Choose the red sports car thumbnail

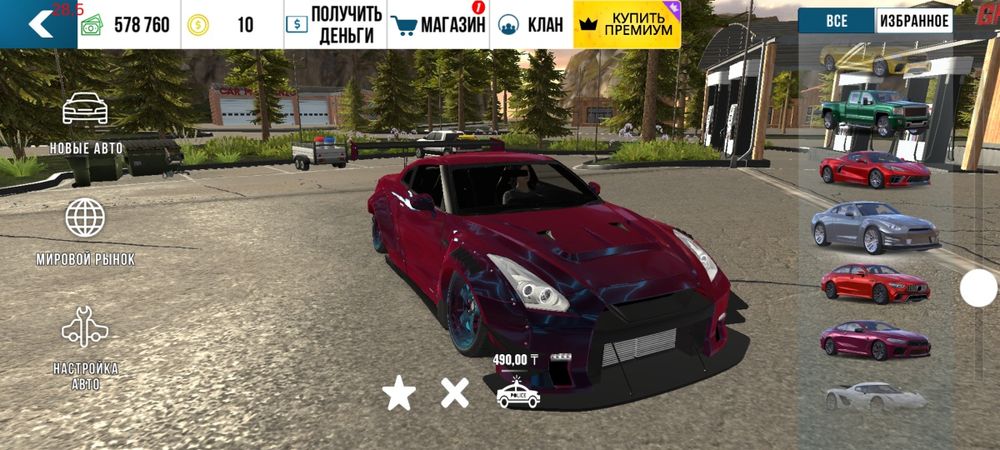tap(875, 169)
